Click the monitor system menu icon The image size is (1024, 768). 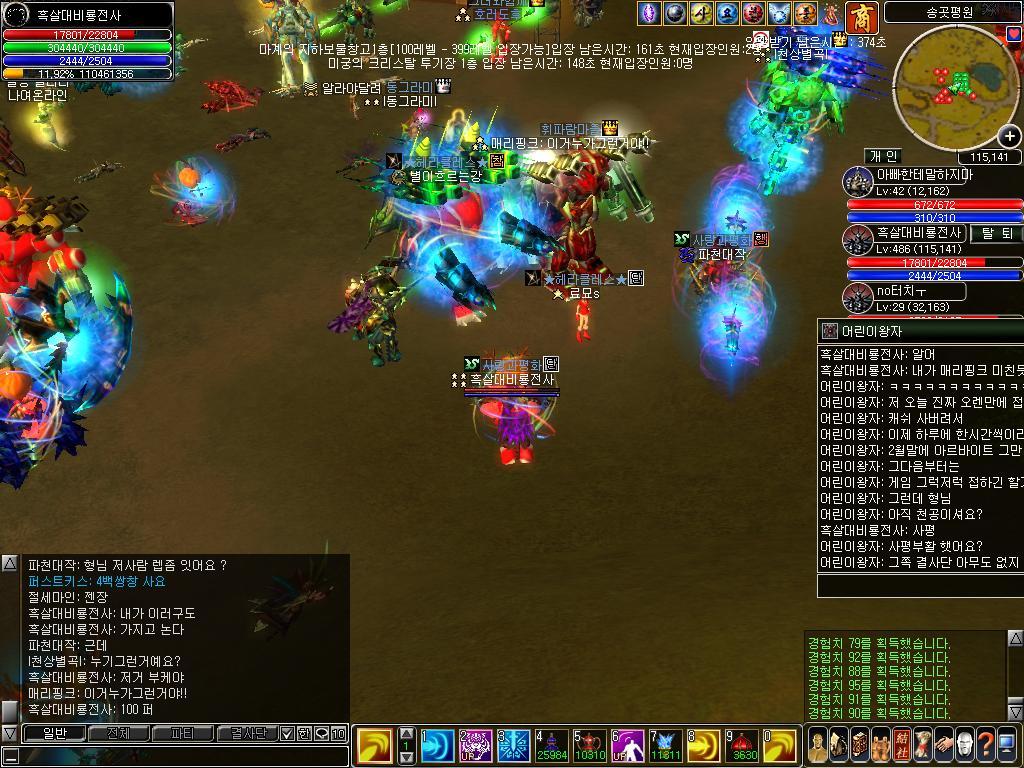coord(1006,745)
